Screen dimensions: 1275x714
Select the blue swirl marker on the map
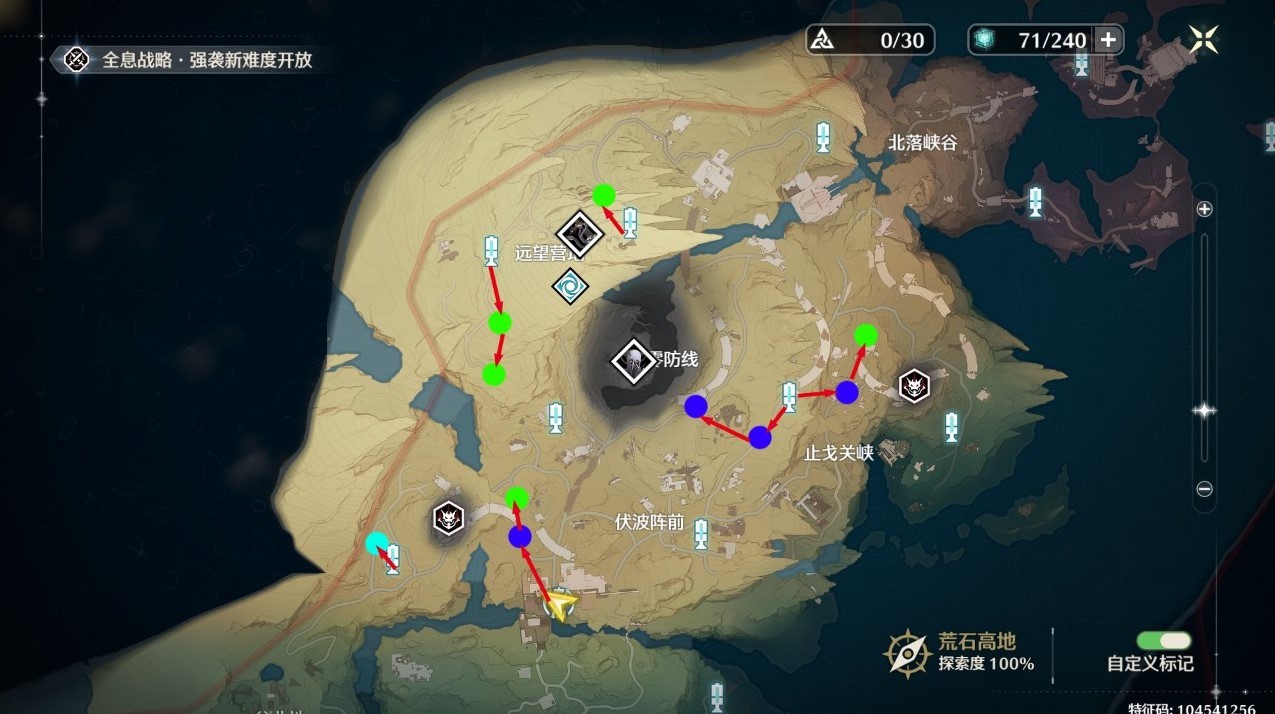[x=570, y=286]
